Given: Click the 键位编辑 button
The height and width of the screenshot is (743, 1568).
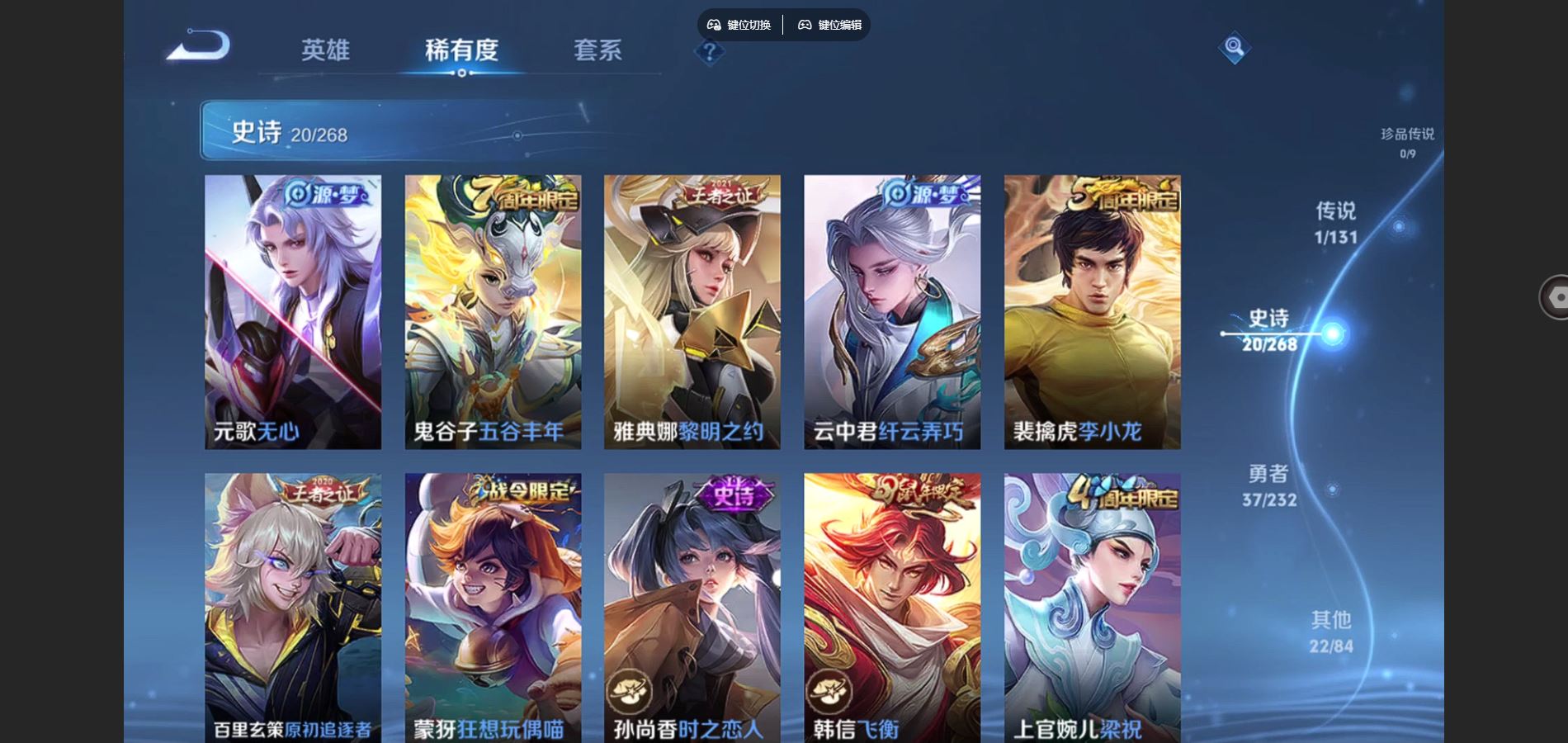Looking at the screenshot, I should coord(831,26).
